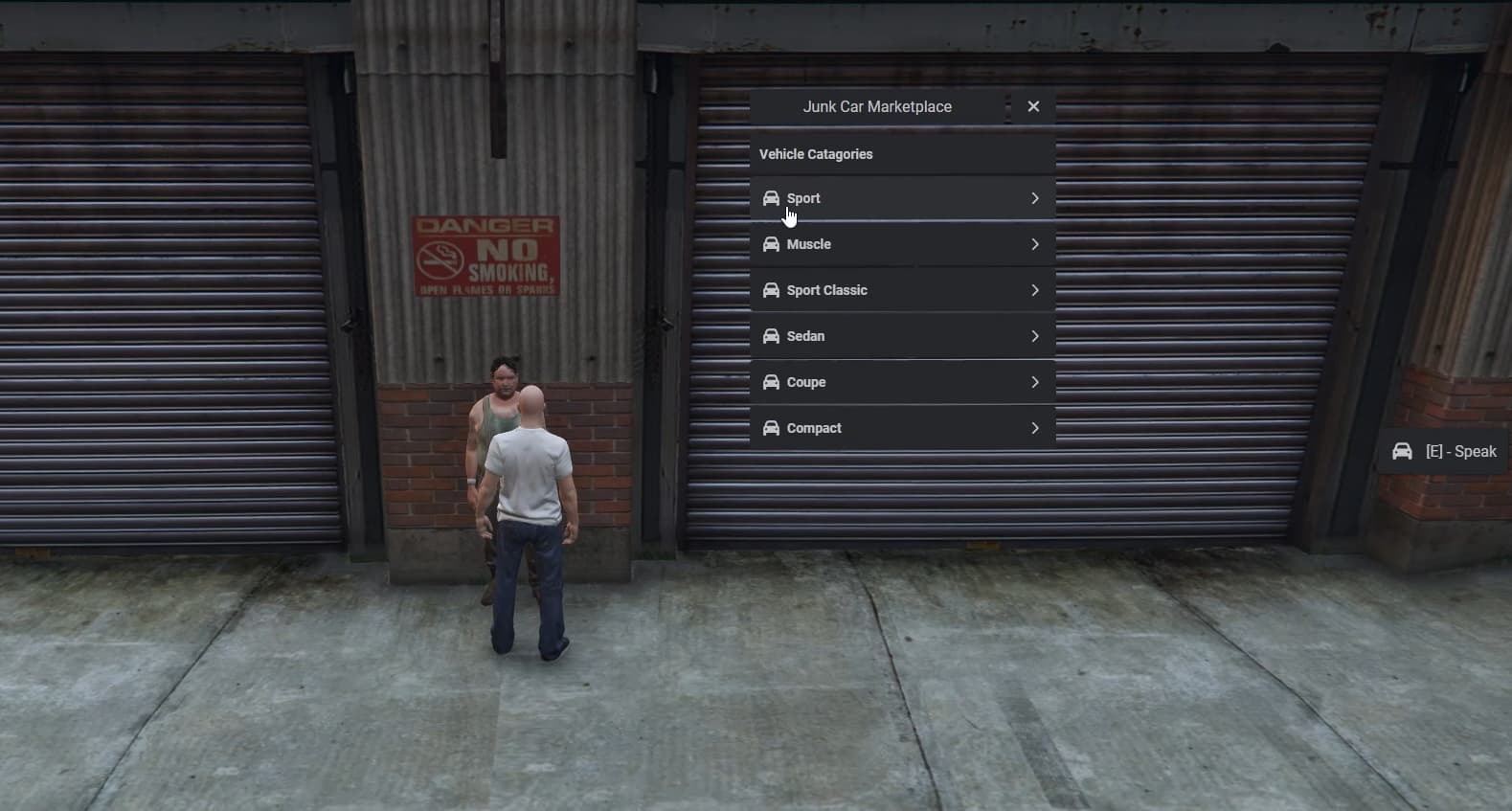The width and height of the screenshot is (1512, 811).
Task: Click the Vehicle Catagories header
Action: coord(815,153)
